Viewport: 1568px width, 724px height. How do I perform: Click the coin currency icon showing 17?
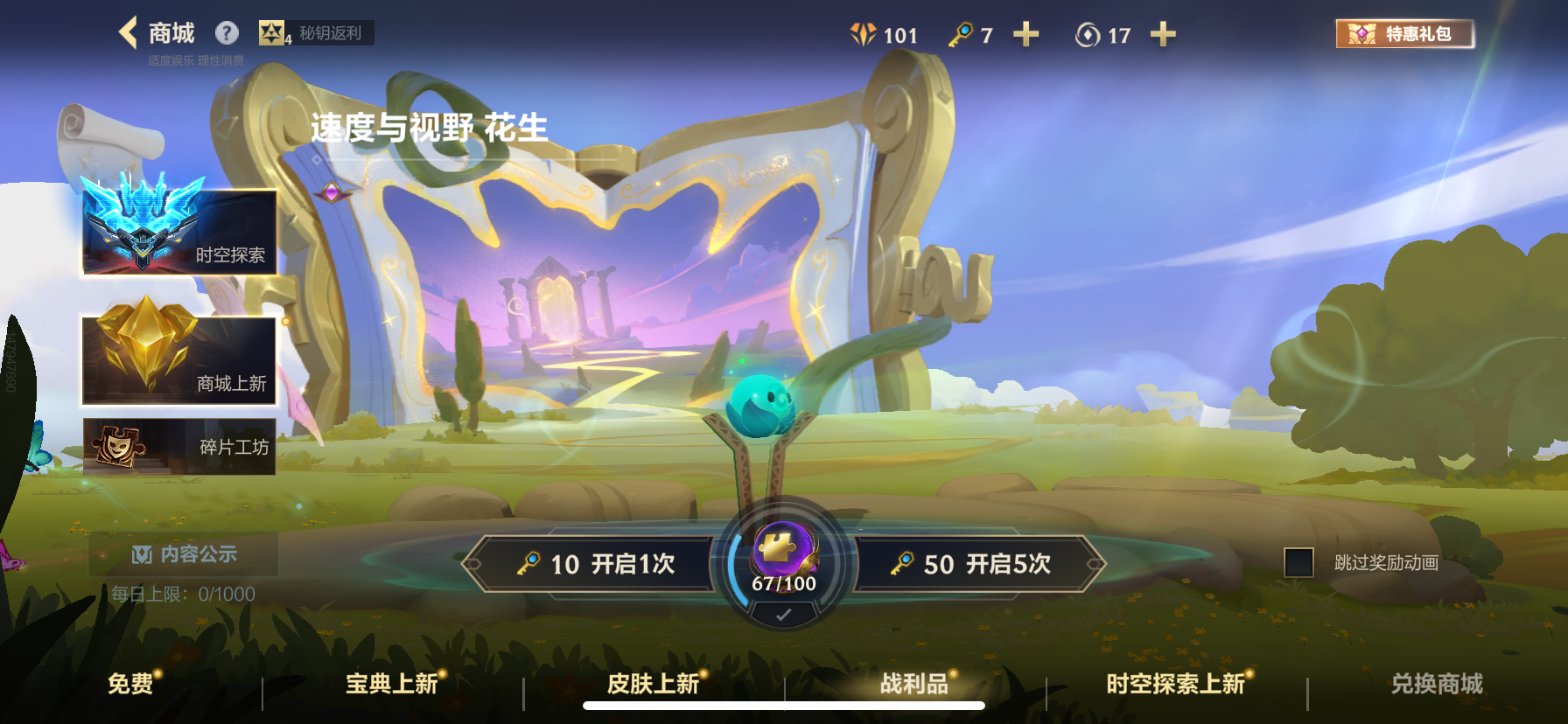1088,35
